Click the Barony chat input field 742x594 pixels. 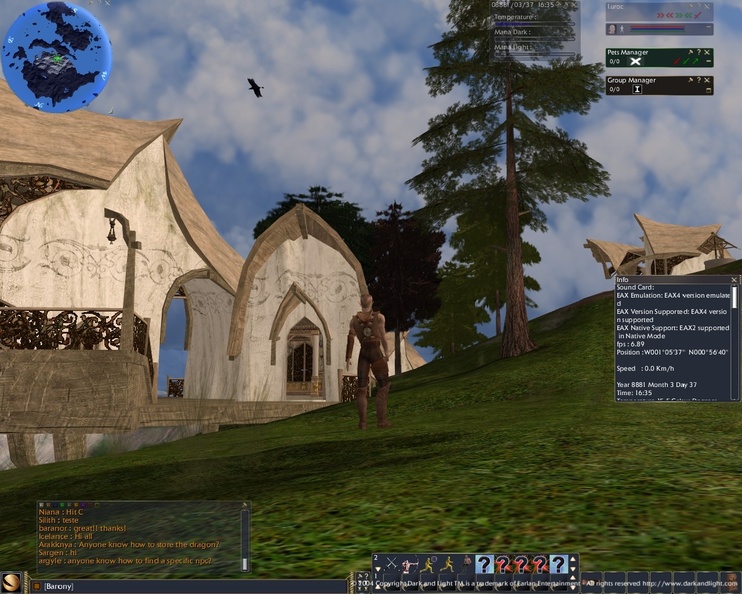(x=150, y=585)
